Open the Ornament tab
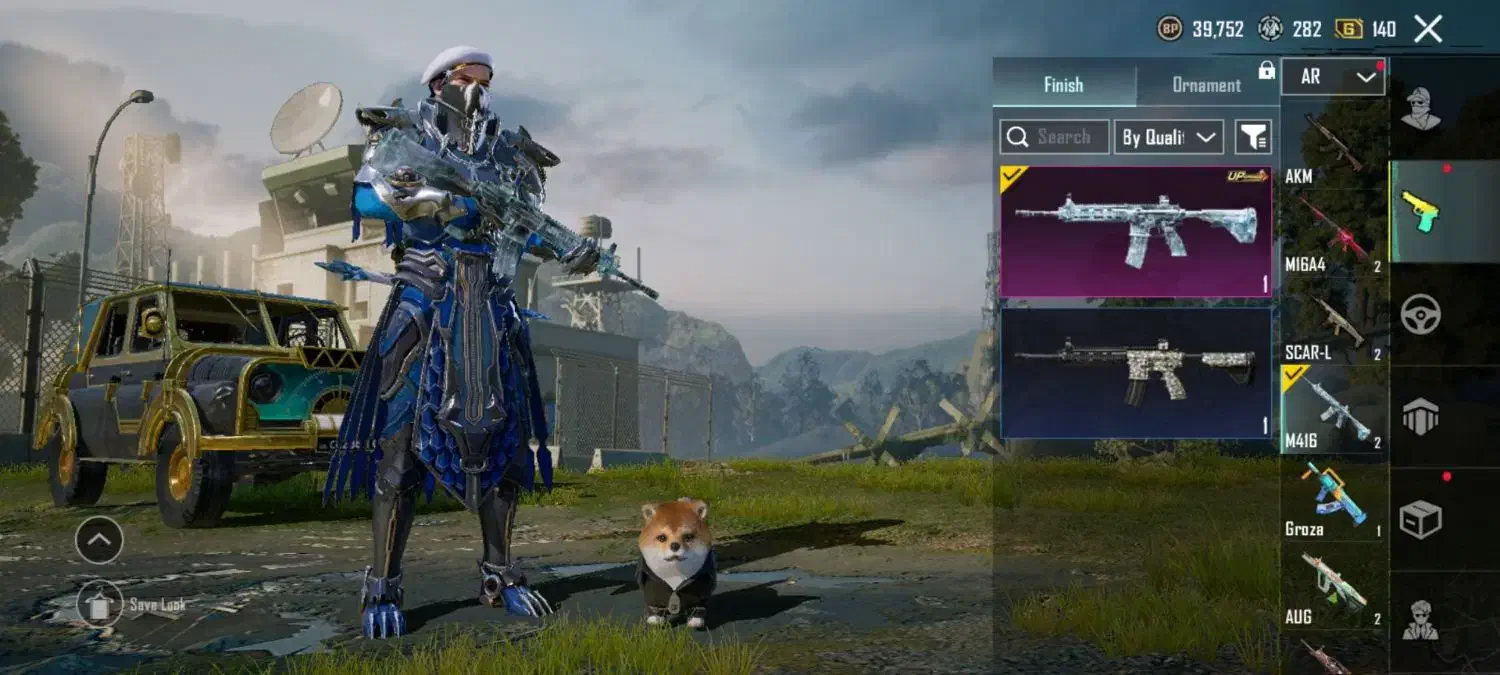 pyautogui.click(x=1206, y=85)
